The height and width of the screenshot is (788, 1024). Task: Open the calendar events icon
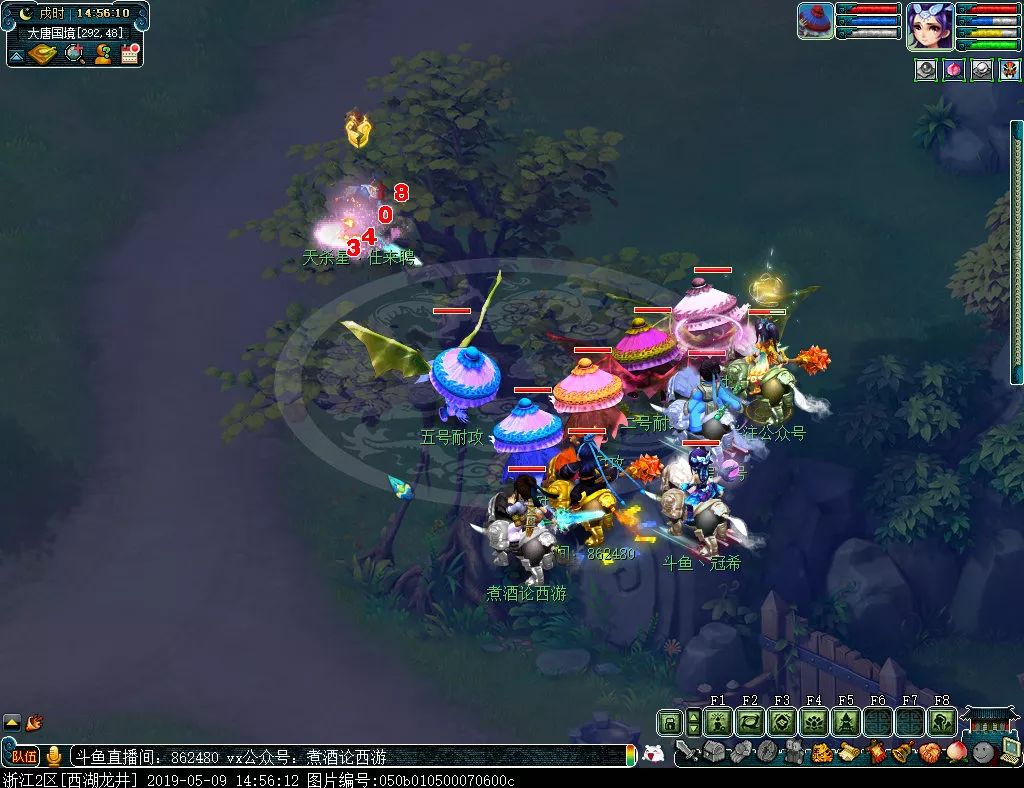130,54
